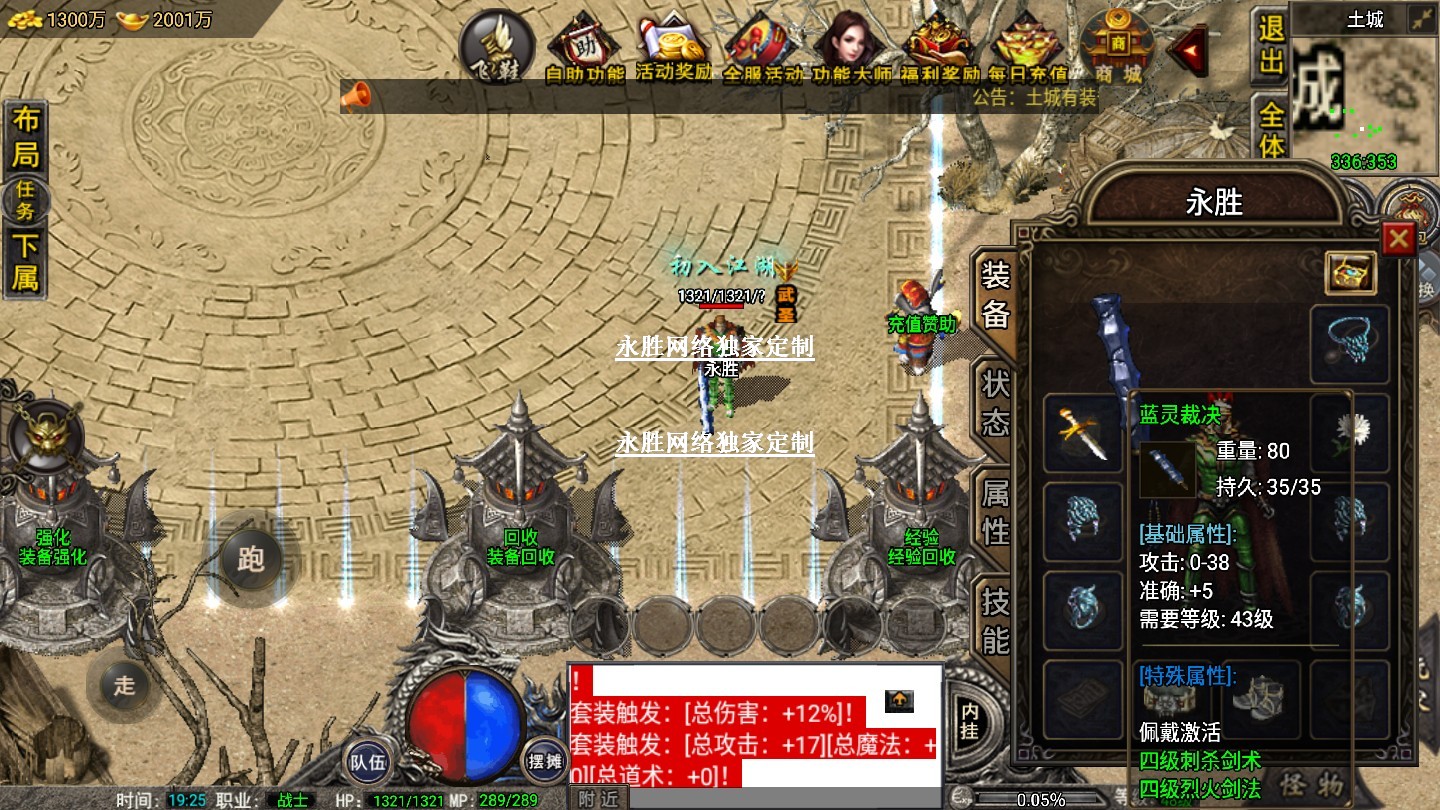
Task: Toggle the 跑 run button
Action: coord(250,557)
